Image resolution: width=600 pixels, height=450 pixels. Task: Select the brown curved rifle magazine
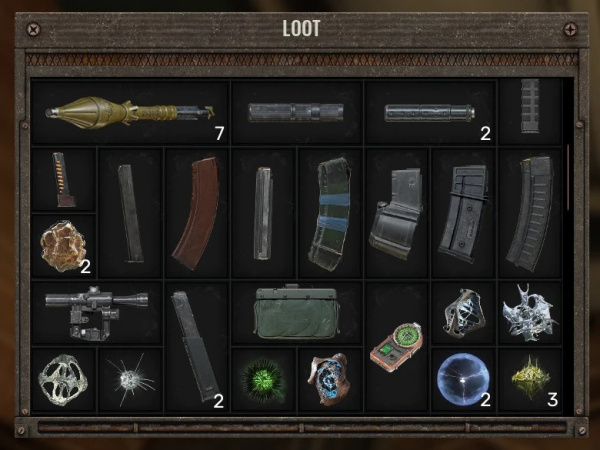pos(197,212)
